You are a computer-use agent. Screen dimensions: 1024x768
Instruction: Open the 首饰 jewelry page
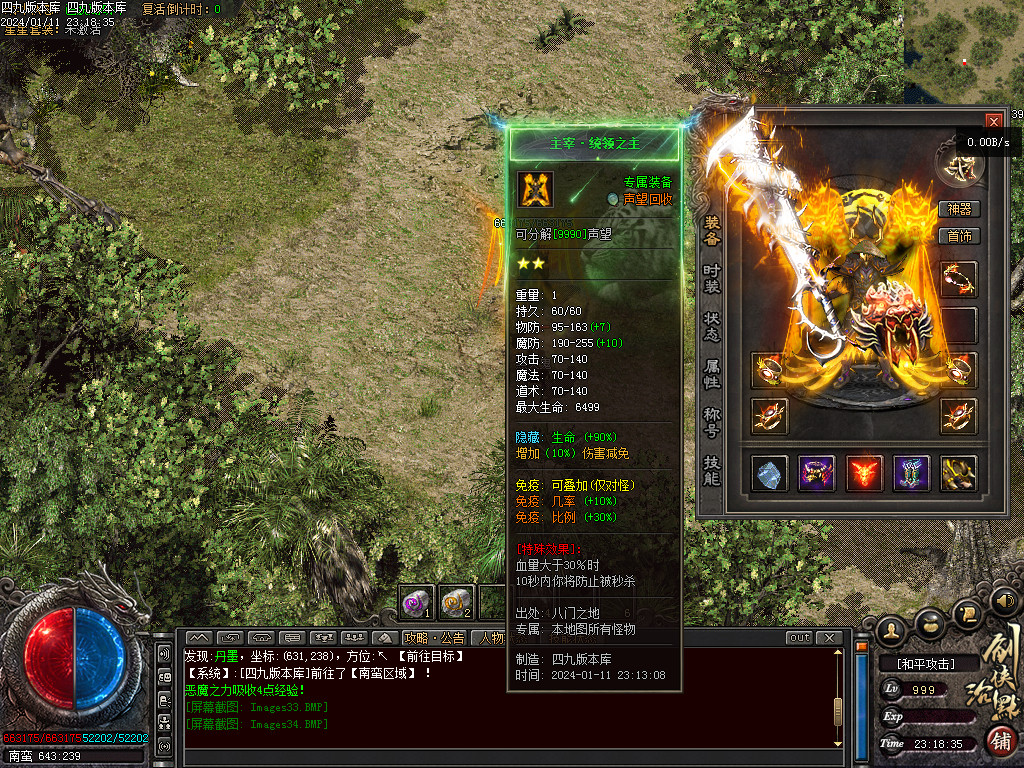[x=959, y=236]
